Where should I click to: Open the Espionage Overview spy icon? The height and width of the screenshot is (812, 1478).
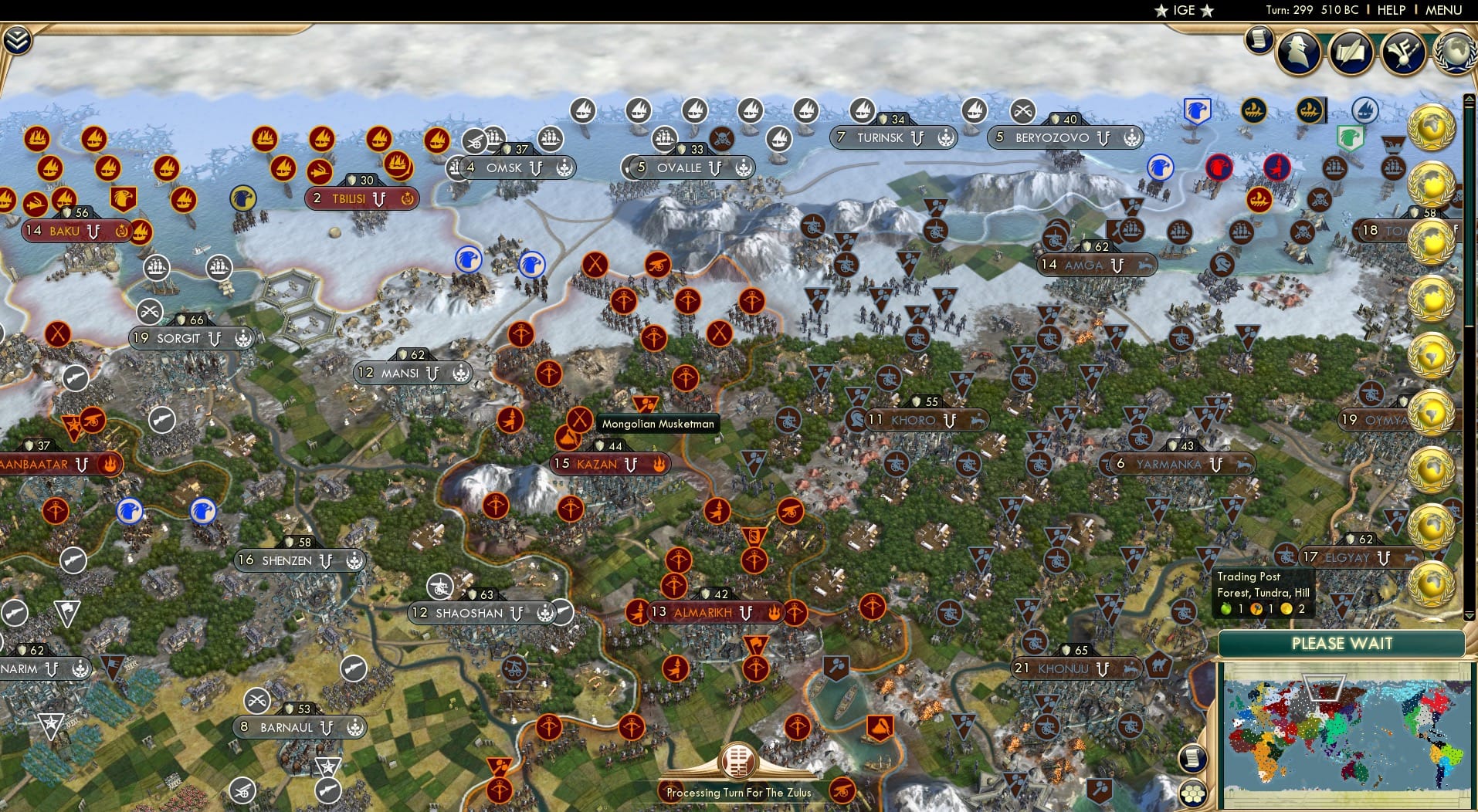pyautogui.click(x=1298, y=52)
